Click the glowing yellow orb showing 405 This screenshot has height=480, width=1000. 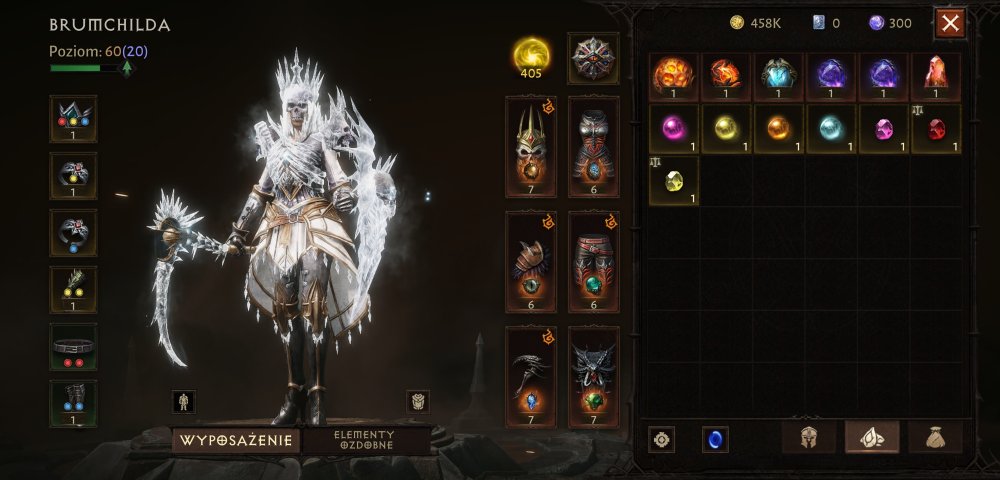pos(531,57)
